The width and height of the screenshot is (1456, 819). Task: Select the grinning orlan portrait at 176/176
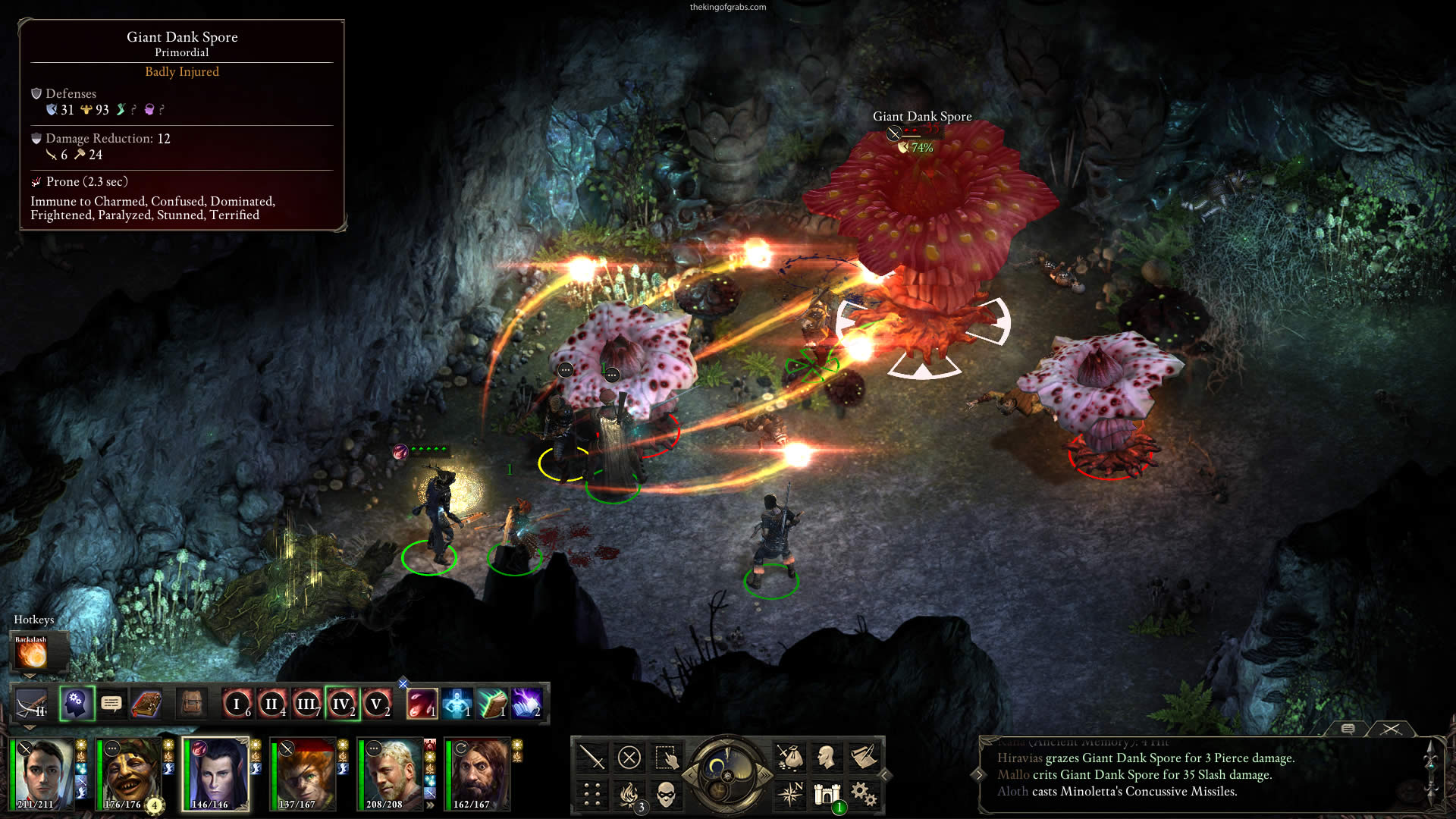(130, 773)
